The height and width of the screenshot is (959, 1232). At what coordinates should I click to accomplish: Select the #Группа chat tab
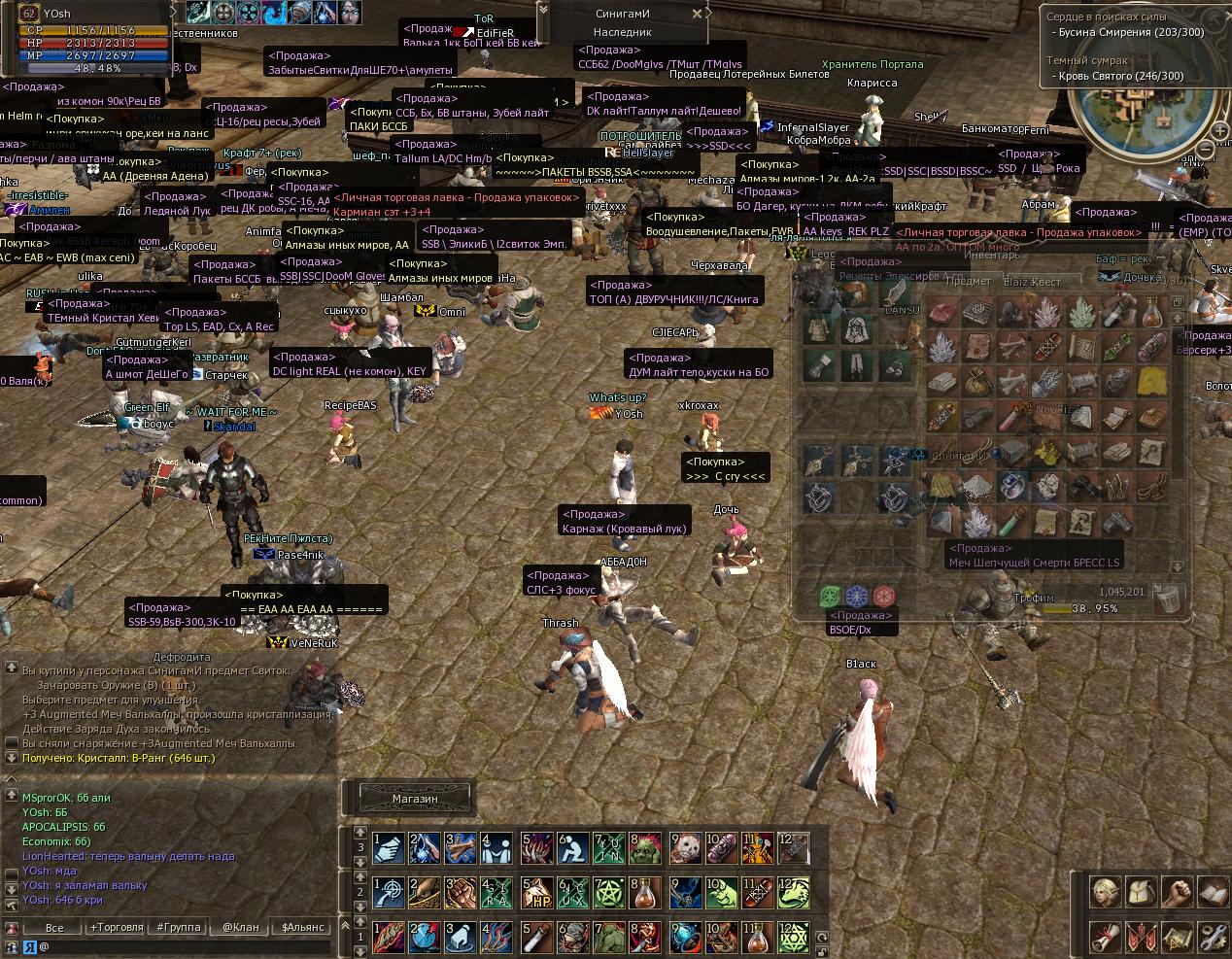pos(179,927)
